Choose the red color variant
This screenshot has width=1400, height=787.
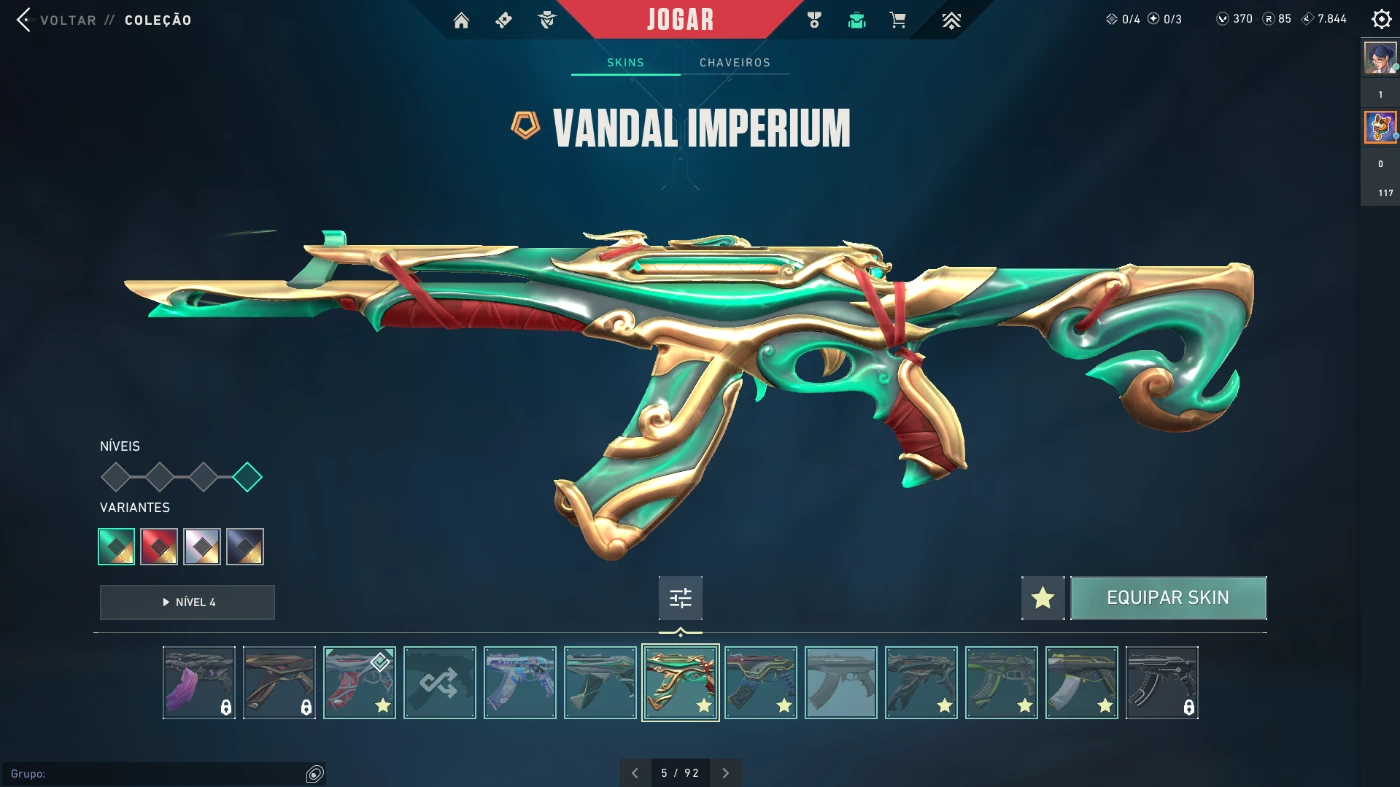click(159, 547)
